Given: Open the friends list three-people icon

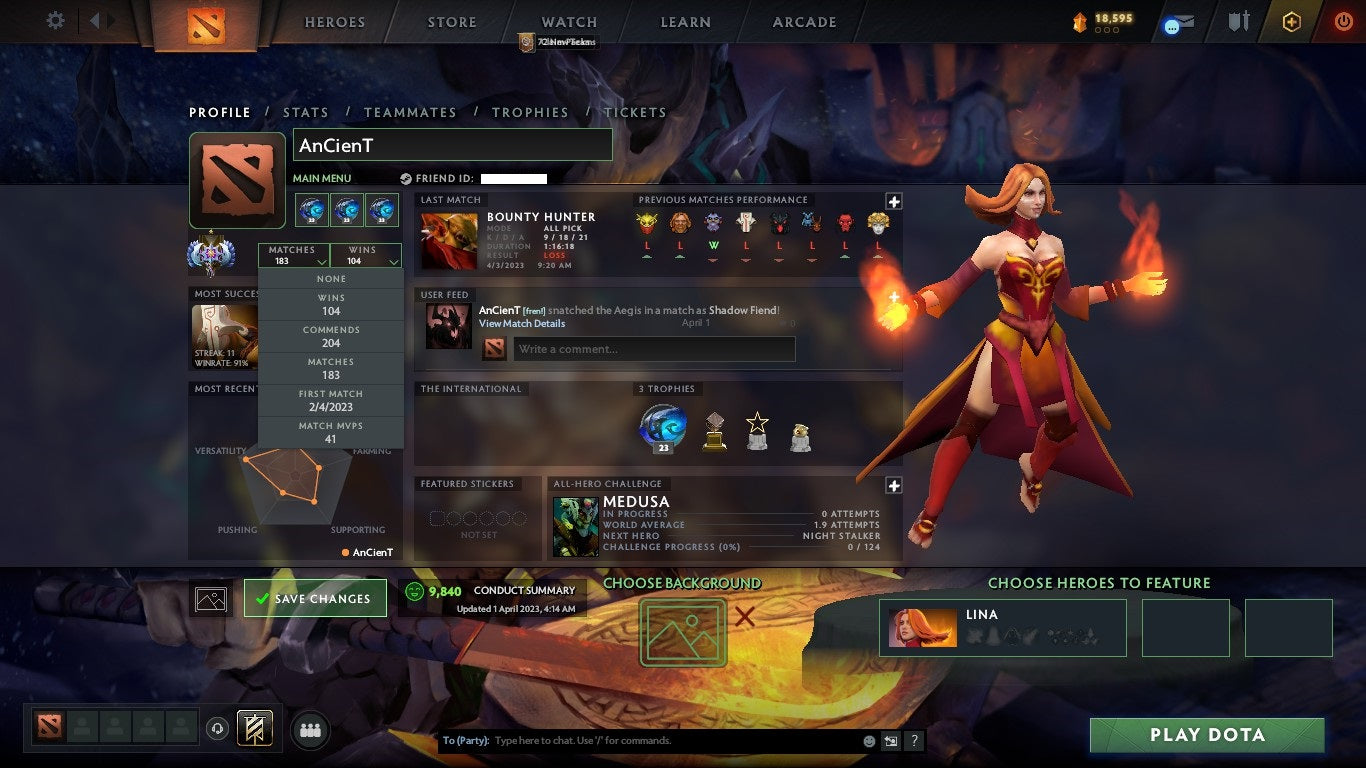Looking at the screenshot, I should pos(309,730).
